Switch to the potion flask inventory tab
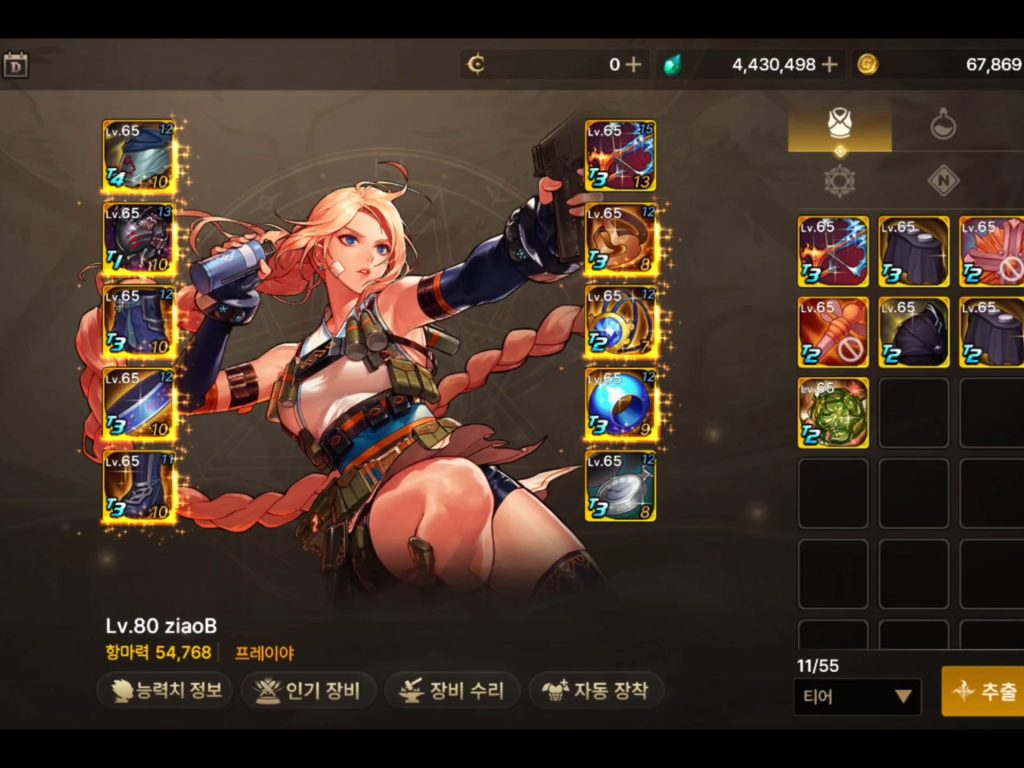 click(942, 125)
